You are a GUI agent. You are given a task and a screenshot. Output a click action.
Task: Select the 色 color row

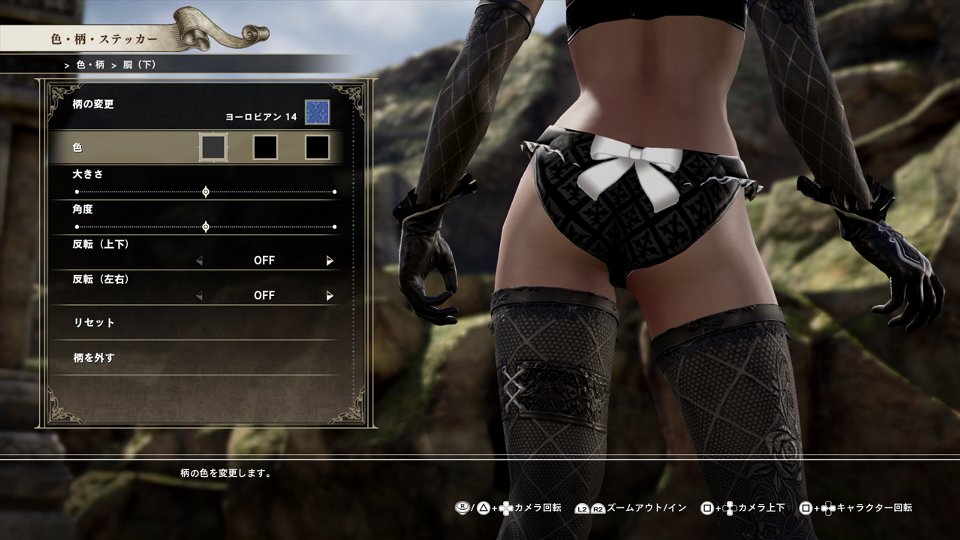(x=120, y=148)
